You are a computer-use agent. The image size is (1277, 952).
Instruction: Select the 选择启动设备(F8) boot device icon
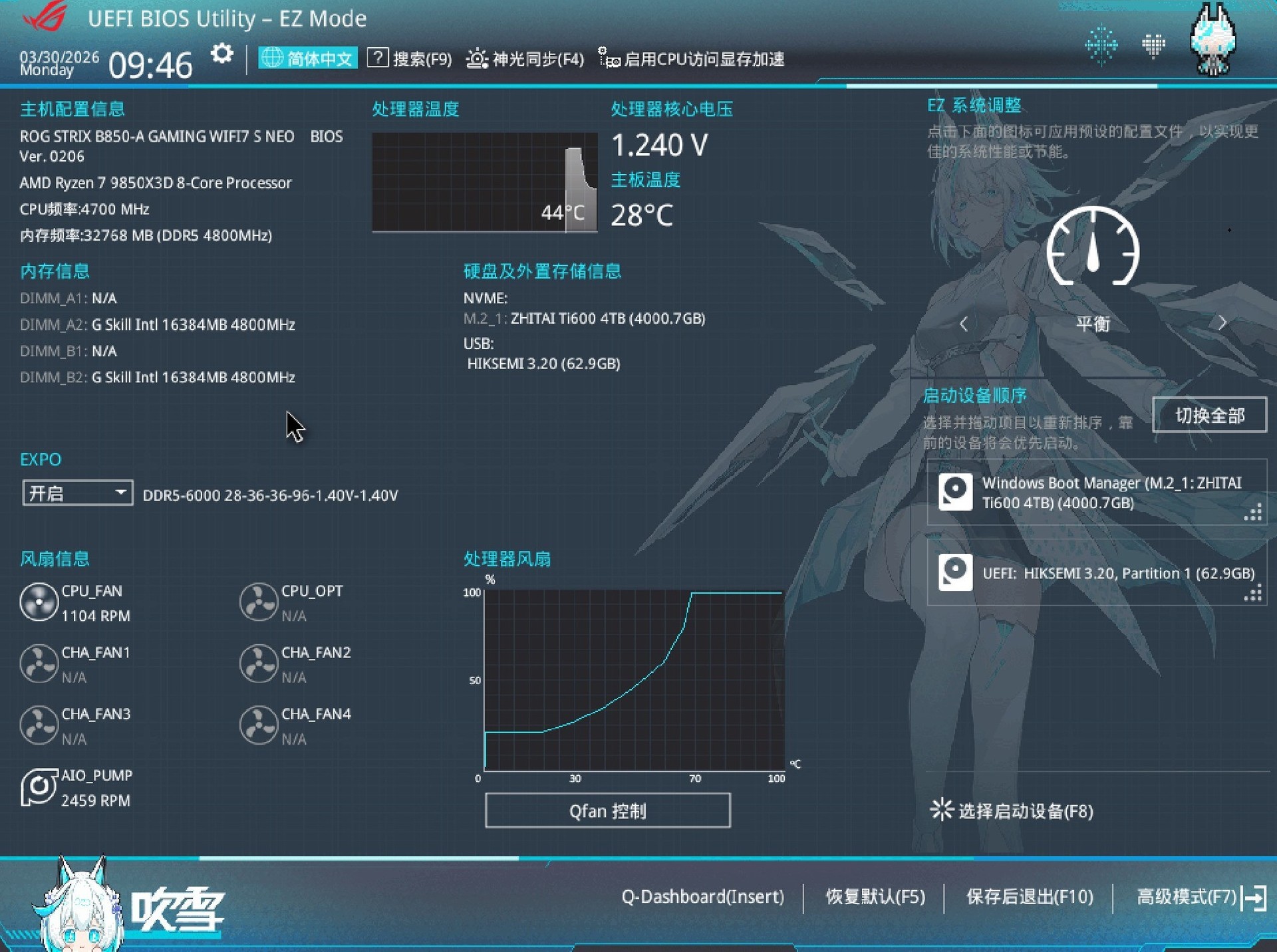coord(942,810)
